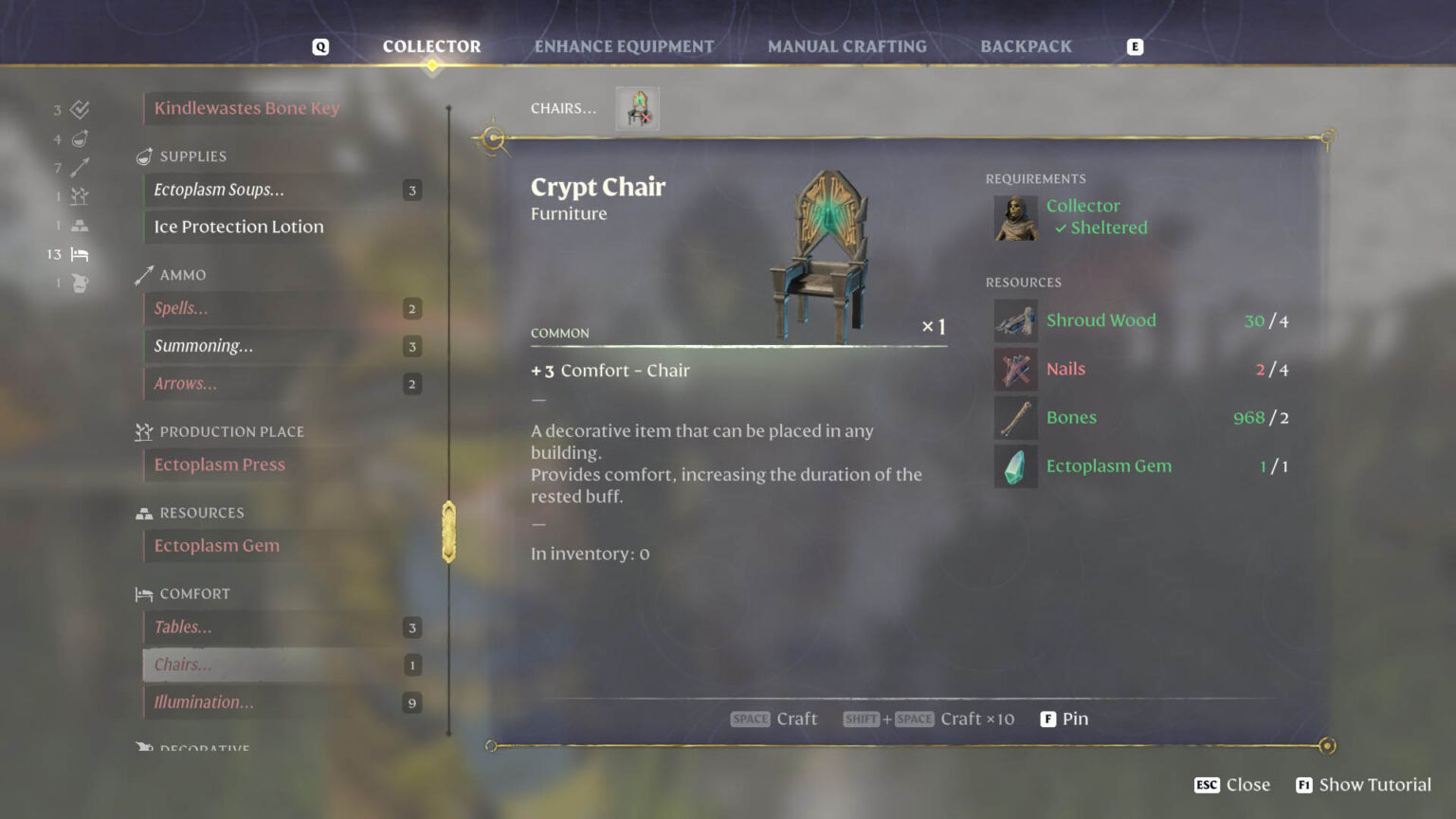
Task: Open the Backpack tab
Action: [1026, 45]
